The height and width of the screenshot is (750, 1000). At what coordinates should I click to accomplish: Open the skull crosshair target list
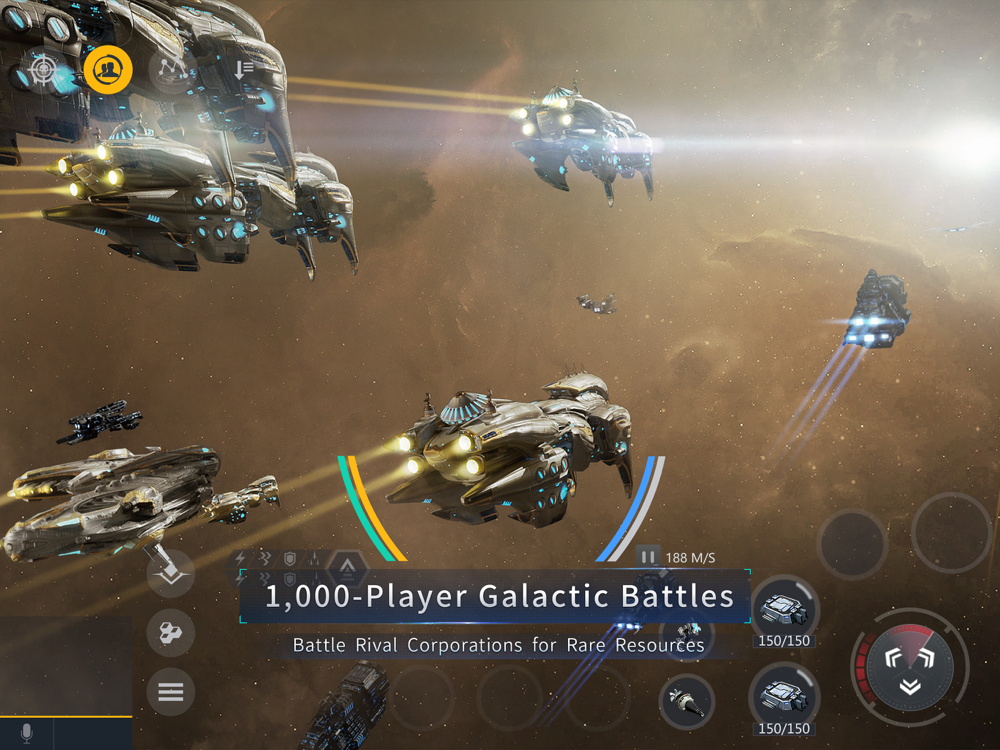click(43, 70)
